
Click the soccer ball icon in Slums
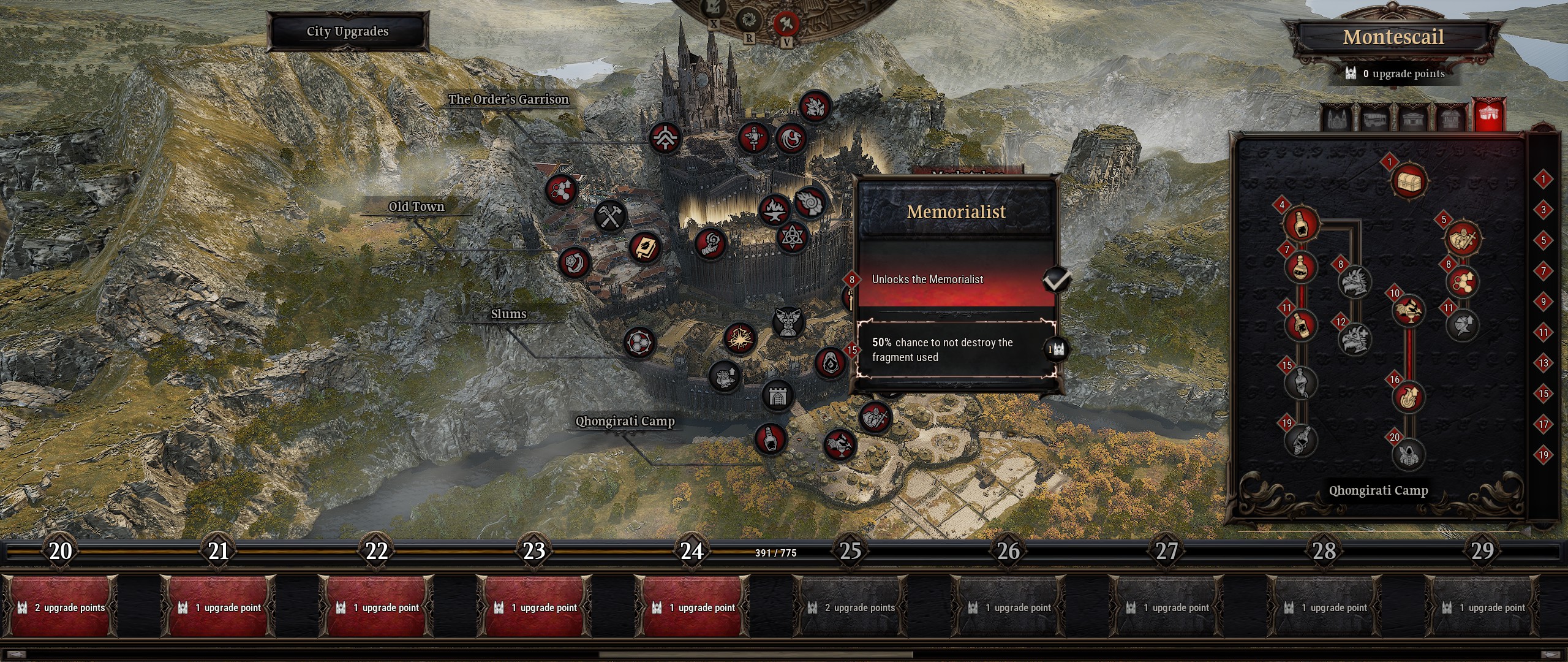[639, 342]
